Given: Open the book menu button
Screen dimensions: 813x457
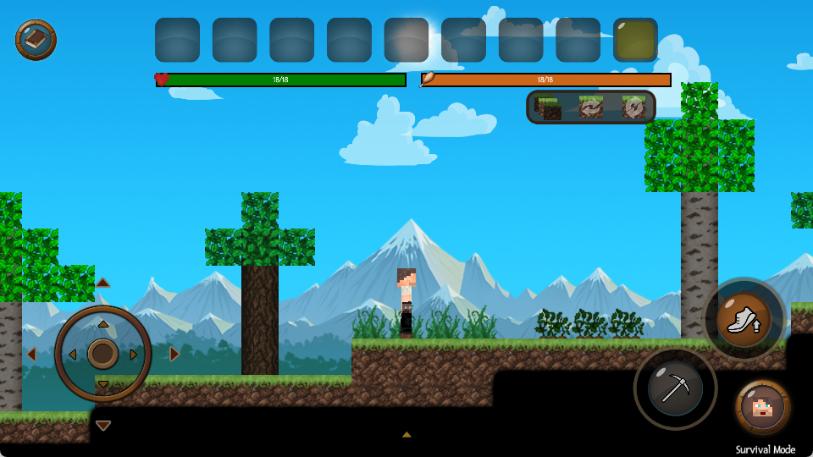Looking at the screenshot, I should (36, 40).
